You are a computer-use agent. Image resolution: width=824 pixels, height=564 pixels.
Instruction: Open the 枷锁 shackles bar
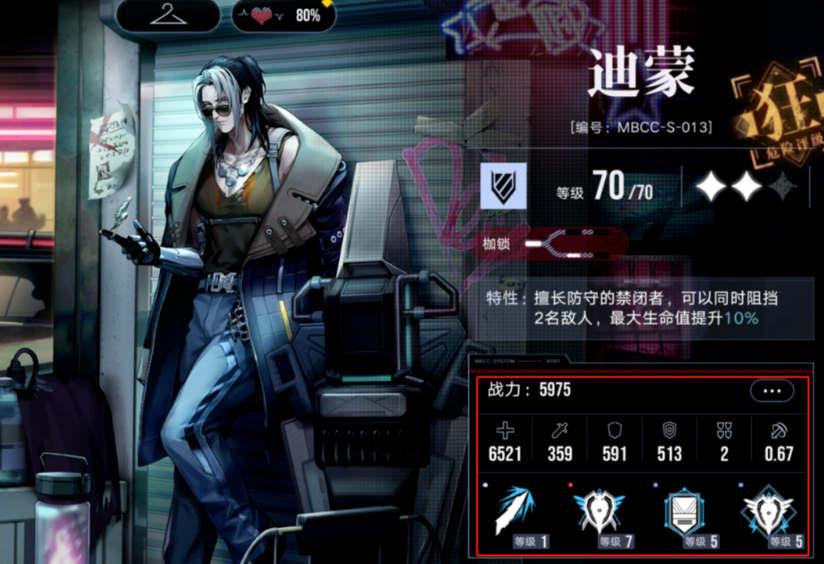552,243
